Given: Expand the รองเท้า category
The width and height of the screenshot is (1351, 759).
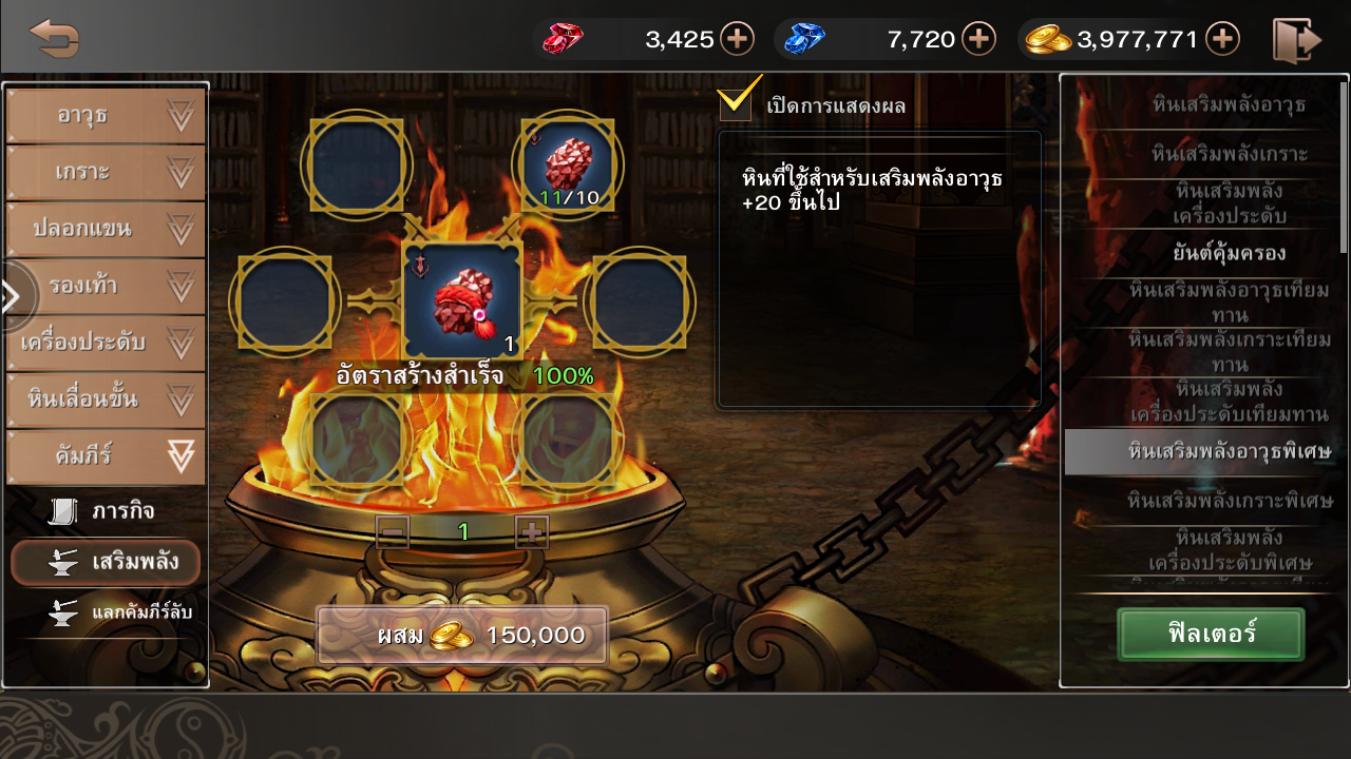Looking at the screenshot, I should [x=106, y=286].
